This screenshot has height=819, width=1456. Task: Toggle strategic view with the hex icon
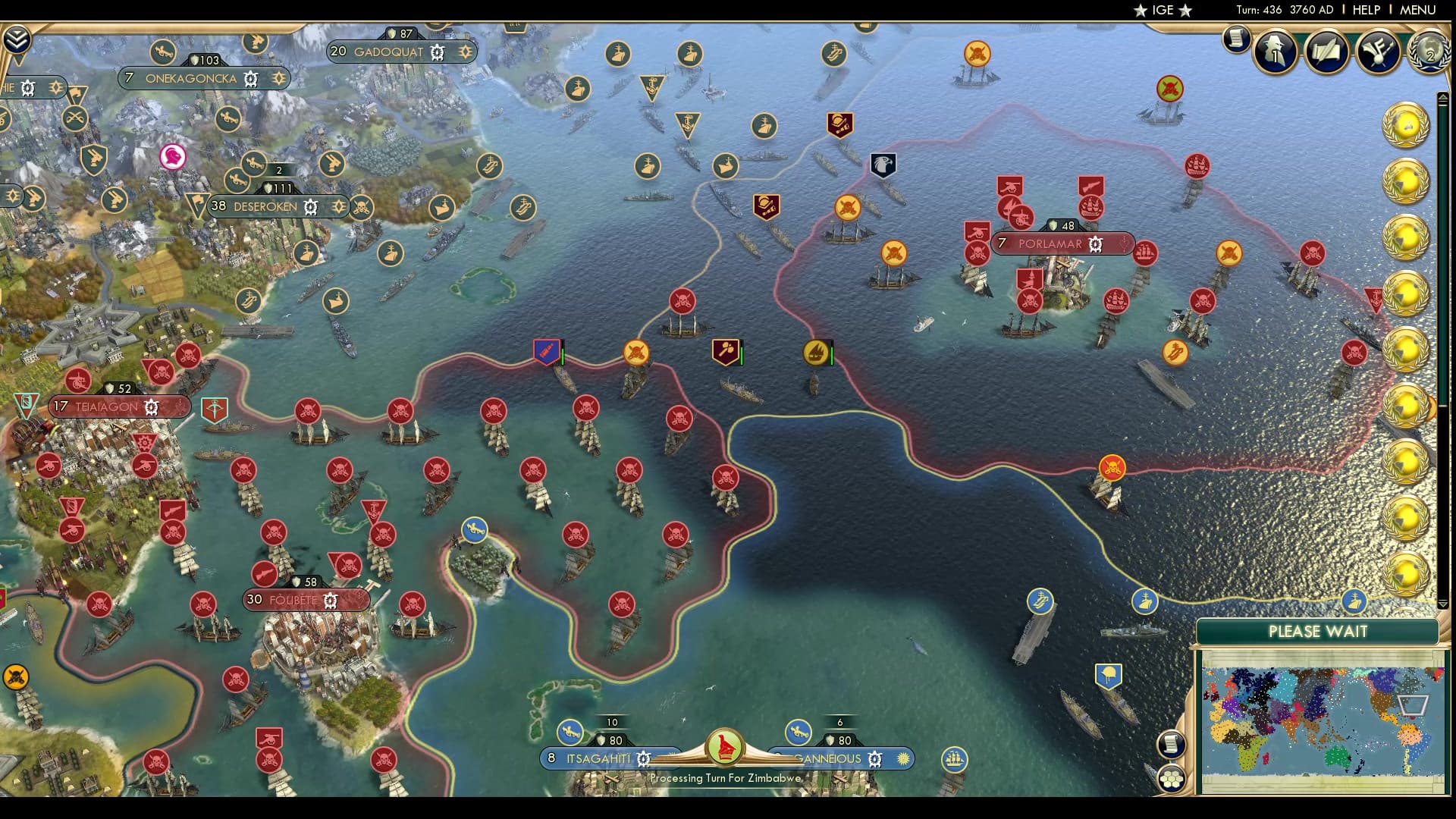1172,778
